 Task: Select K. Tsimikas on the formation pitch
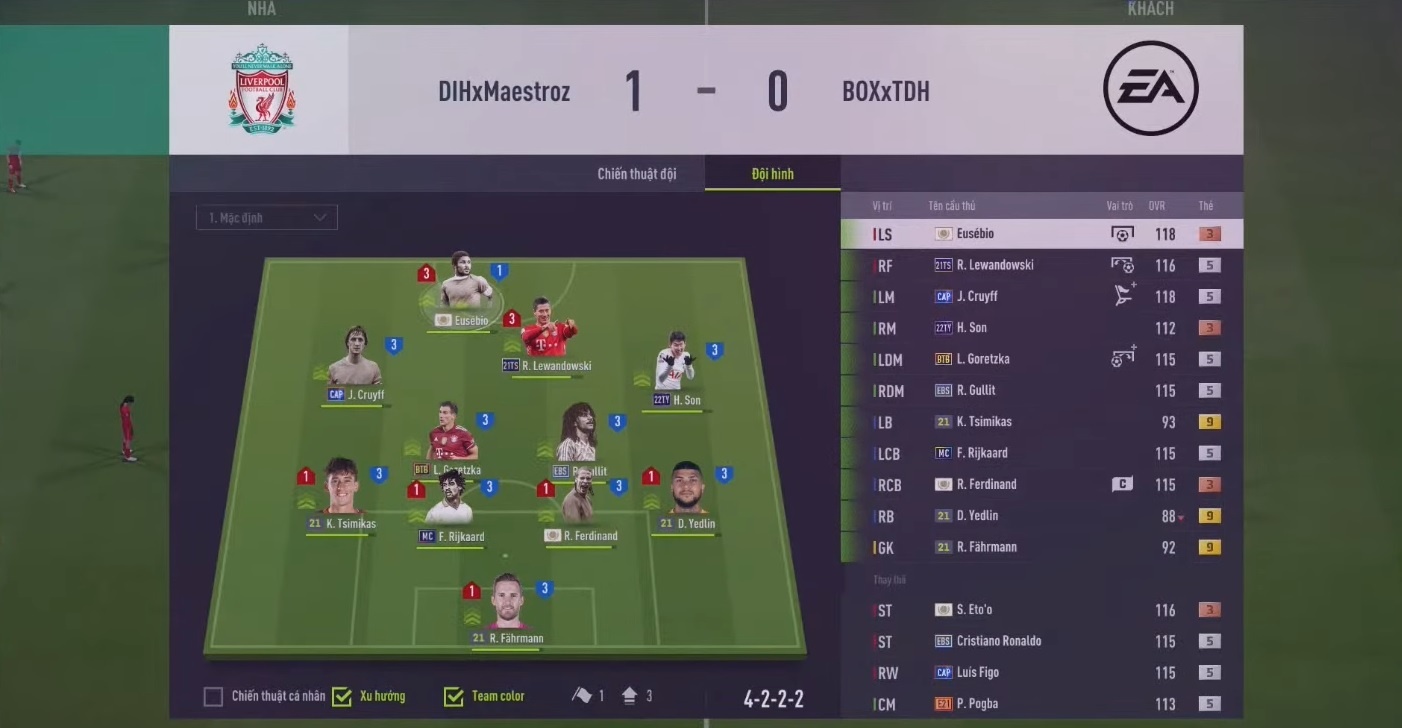click(x=342, y=492)
